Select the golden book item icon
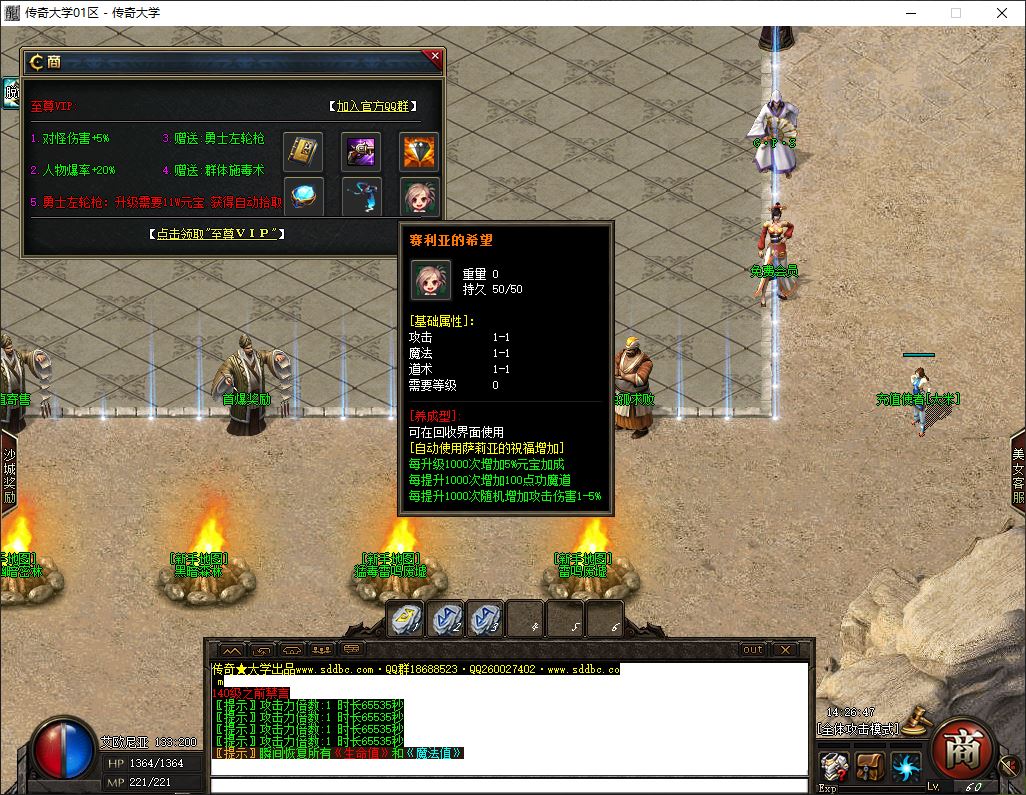 click(x=303, y=151)
